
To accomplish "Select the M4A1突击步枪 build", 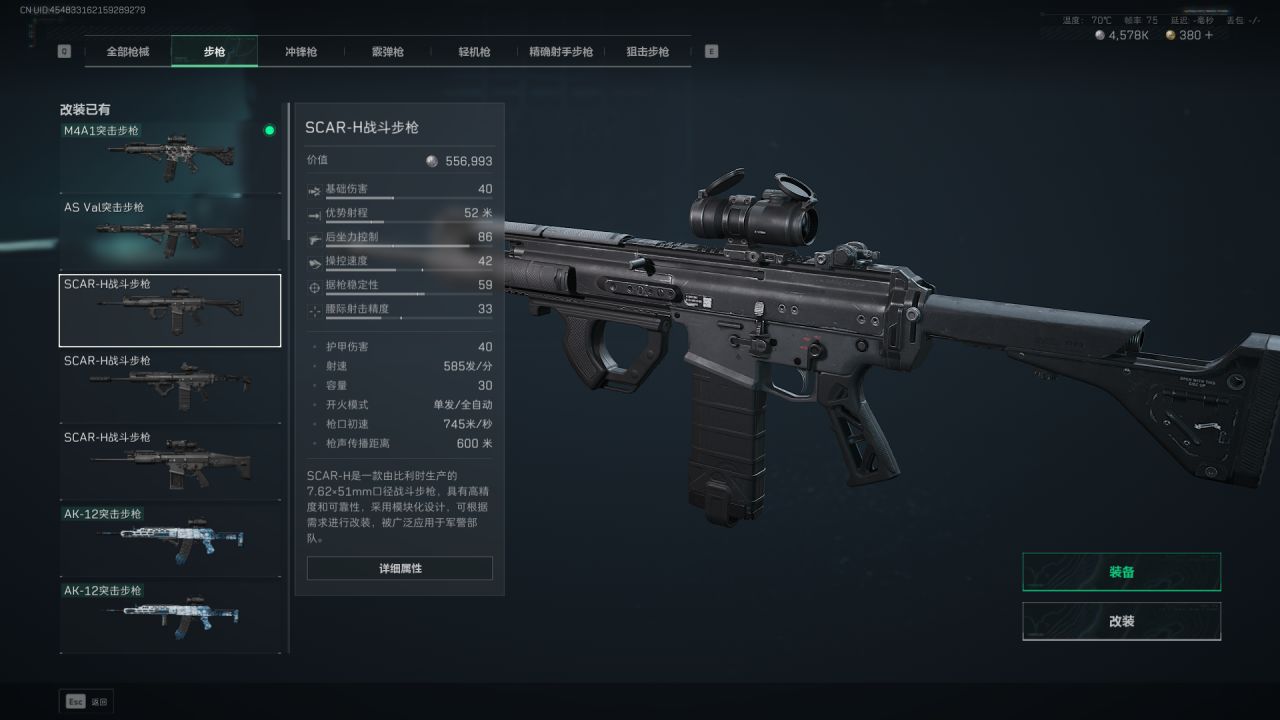I will [x=170, y=156].
